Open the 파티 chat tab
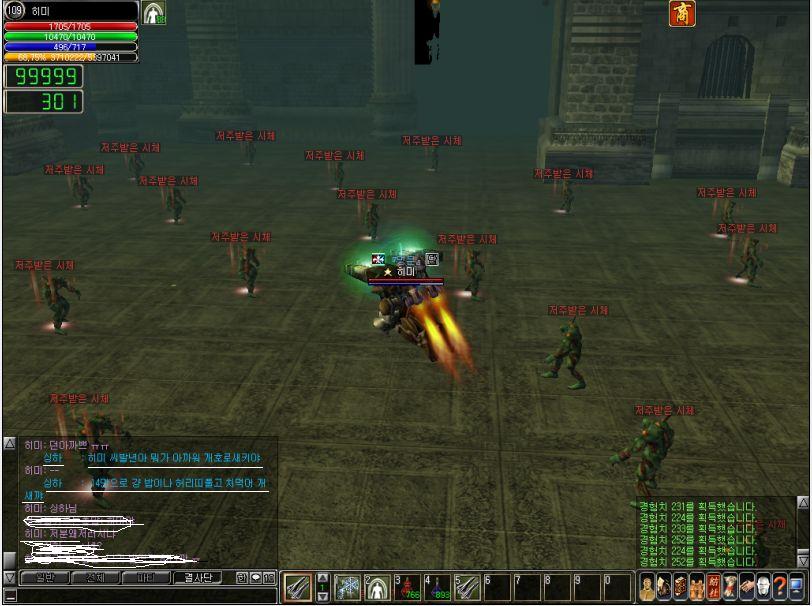 (146, 578)
